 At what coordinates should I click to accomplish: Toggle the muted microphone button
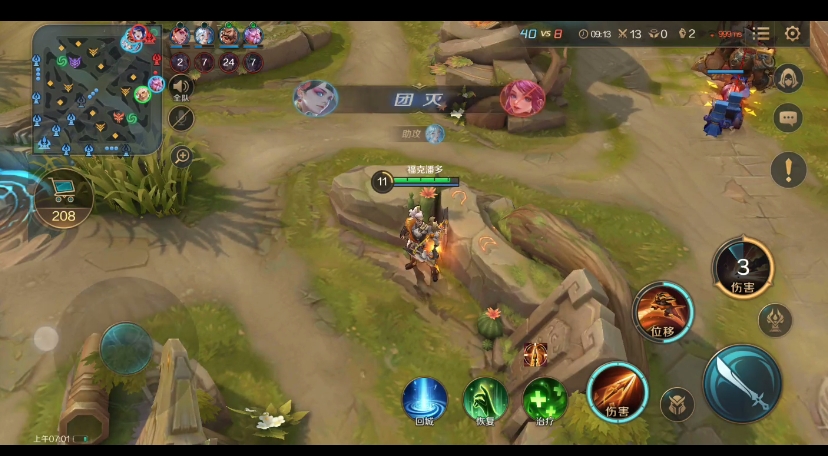click(x=181, y=119)
